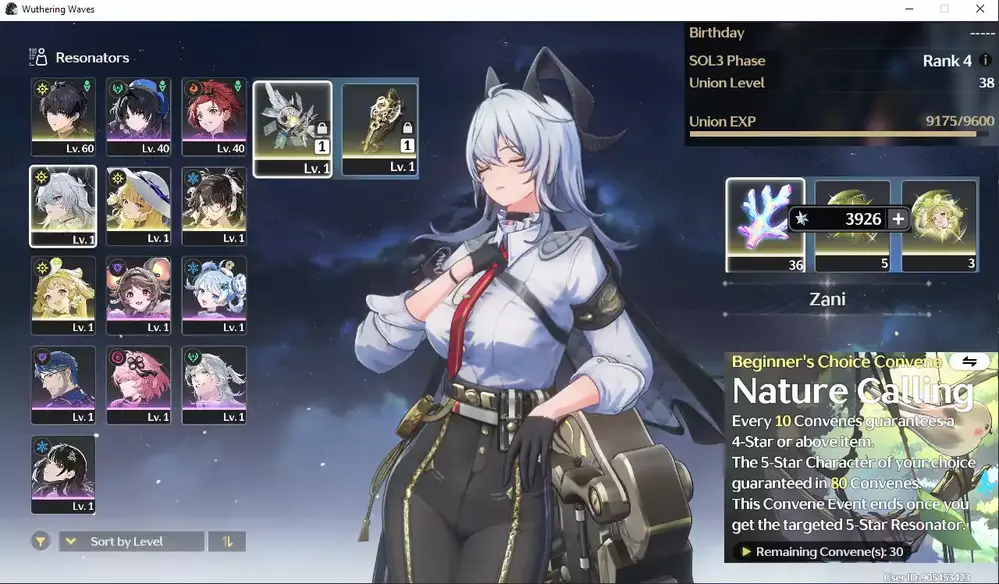Select the Lv. 60 black-haired resonator portrait

click(x=63, y=115)
